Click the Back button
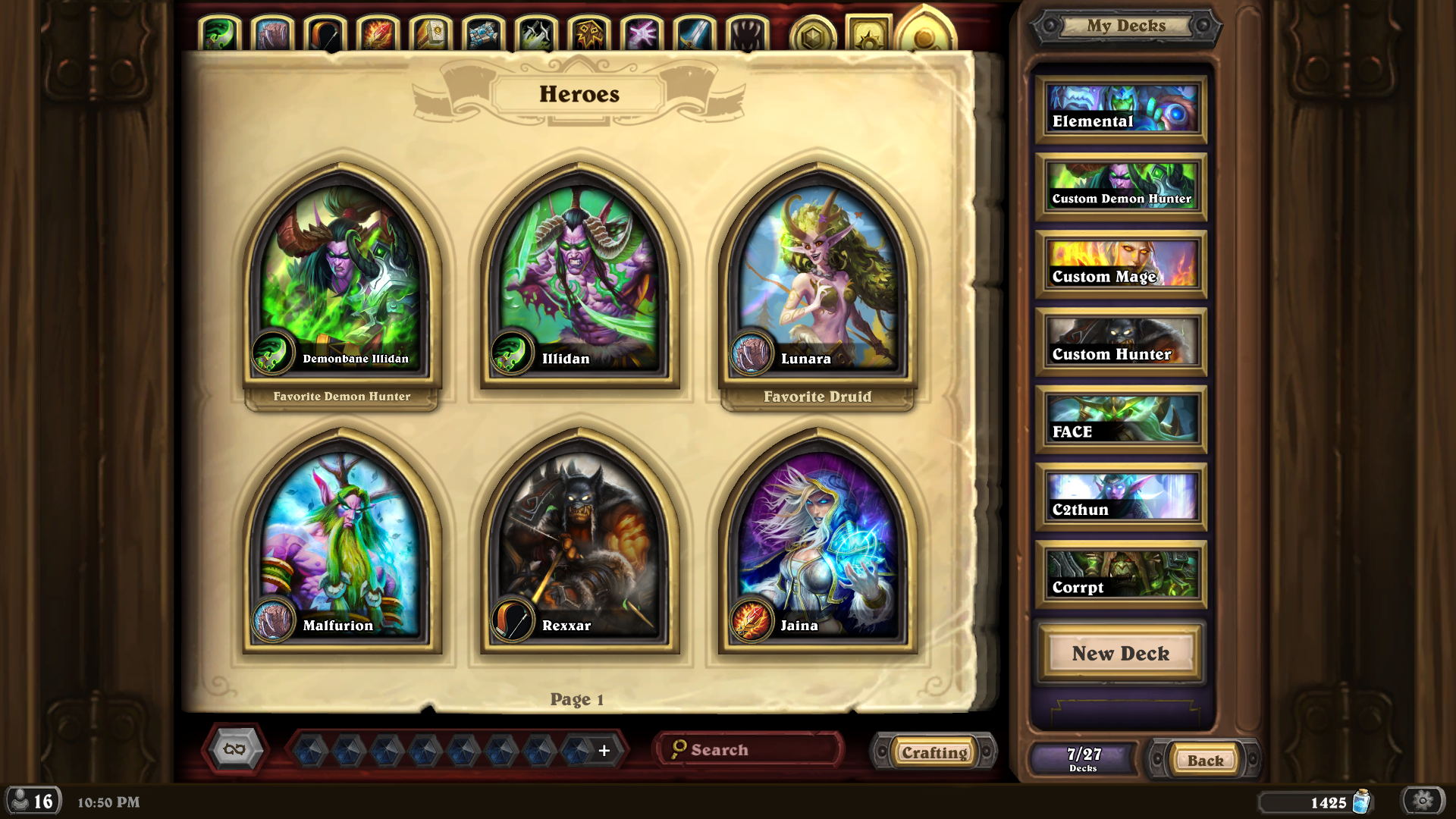 pos(1205,760)
